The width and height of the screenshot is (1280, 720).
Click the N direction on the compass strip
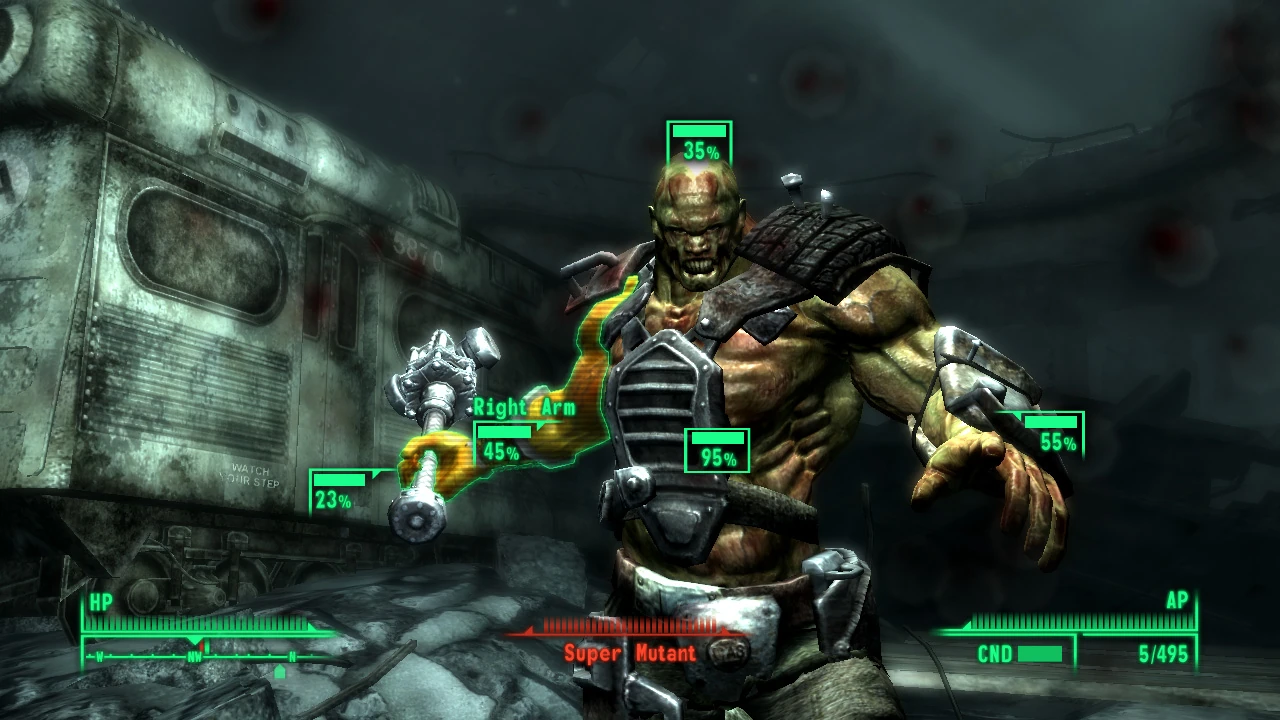[291, 657]
